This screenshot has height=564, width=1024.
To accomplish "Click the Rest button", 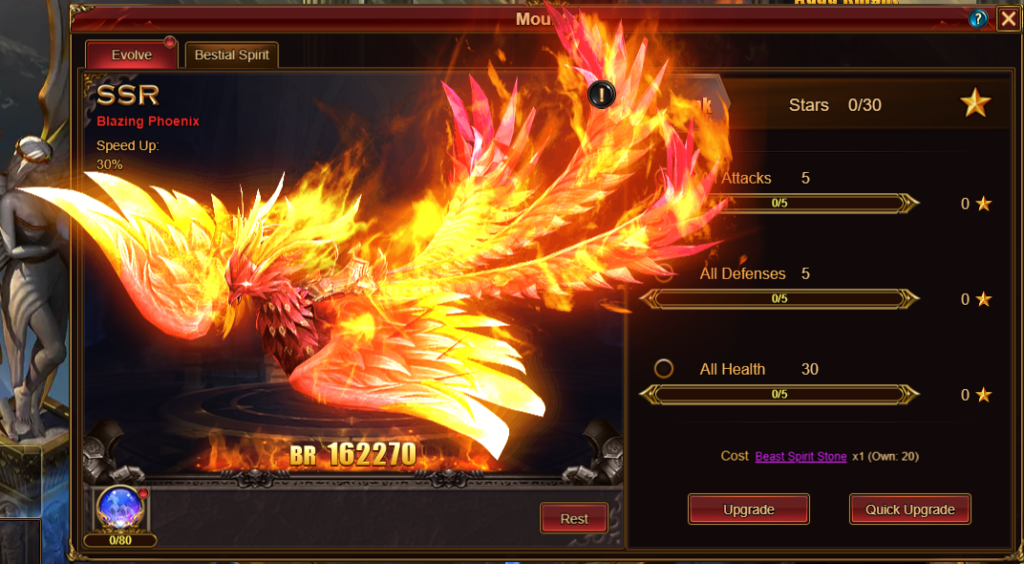I will 574,518.
